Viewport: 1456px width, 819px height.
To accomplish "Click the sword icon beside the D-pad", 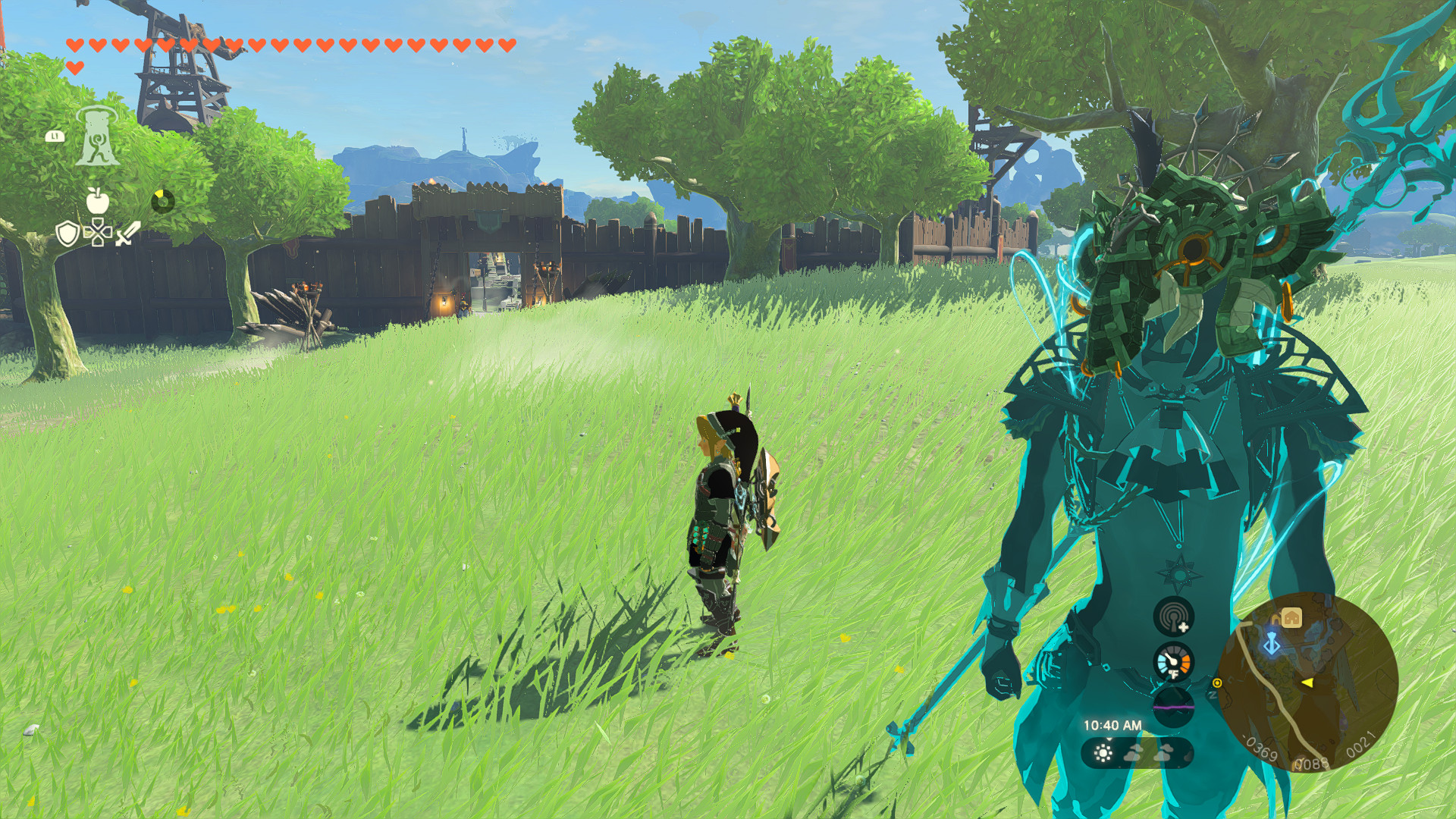I will (x=125, y=233).
